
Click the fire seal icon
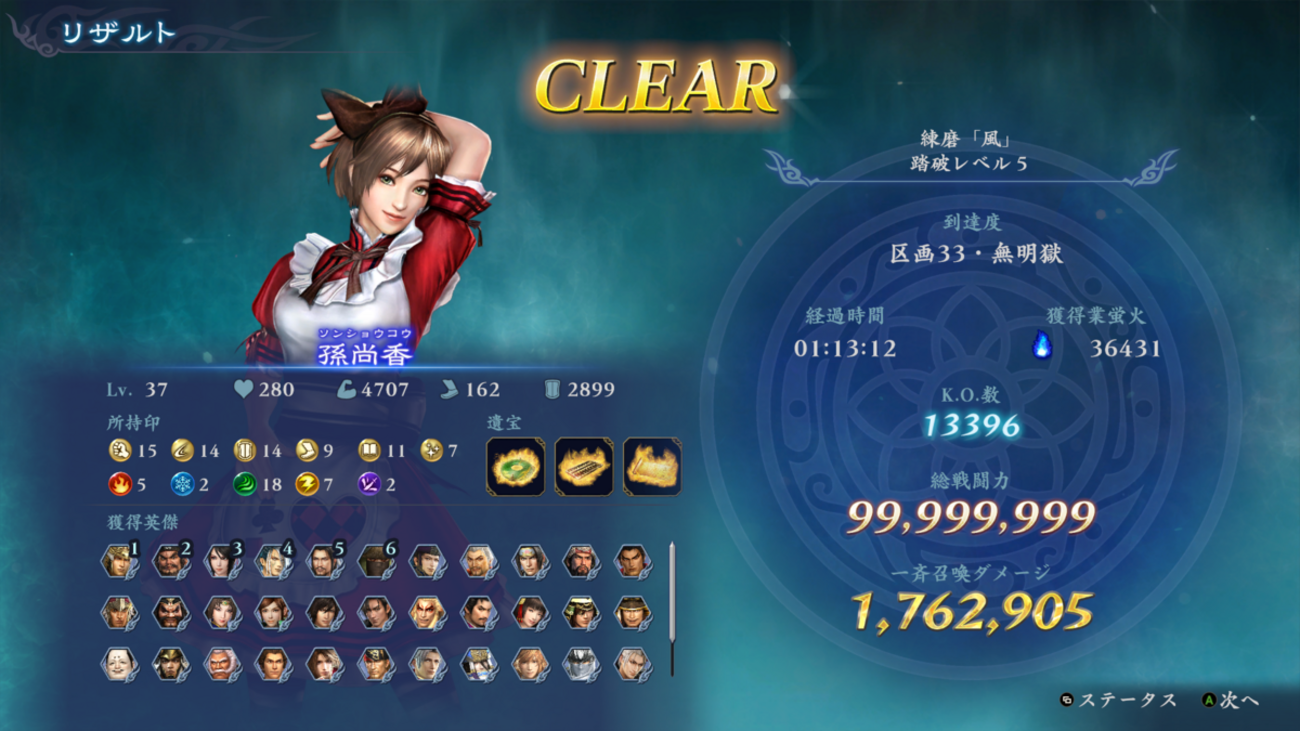120,485
